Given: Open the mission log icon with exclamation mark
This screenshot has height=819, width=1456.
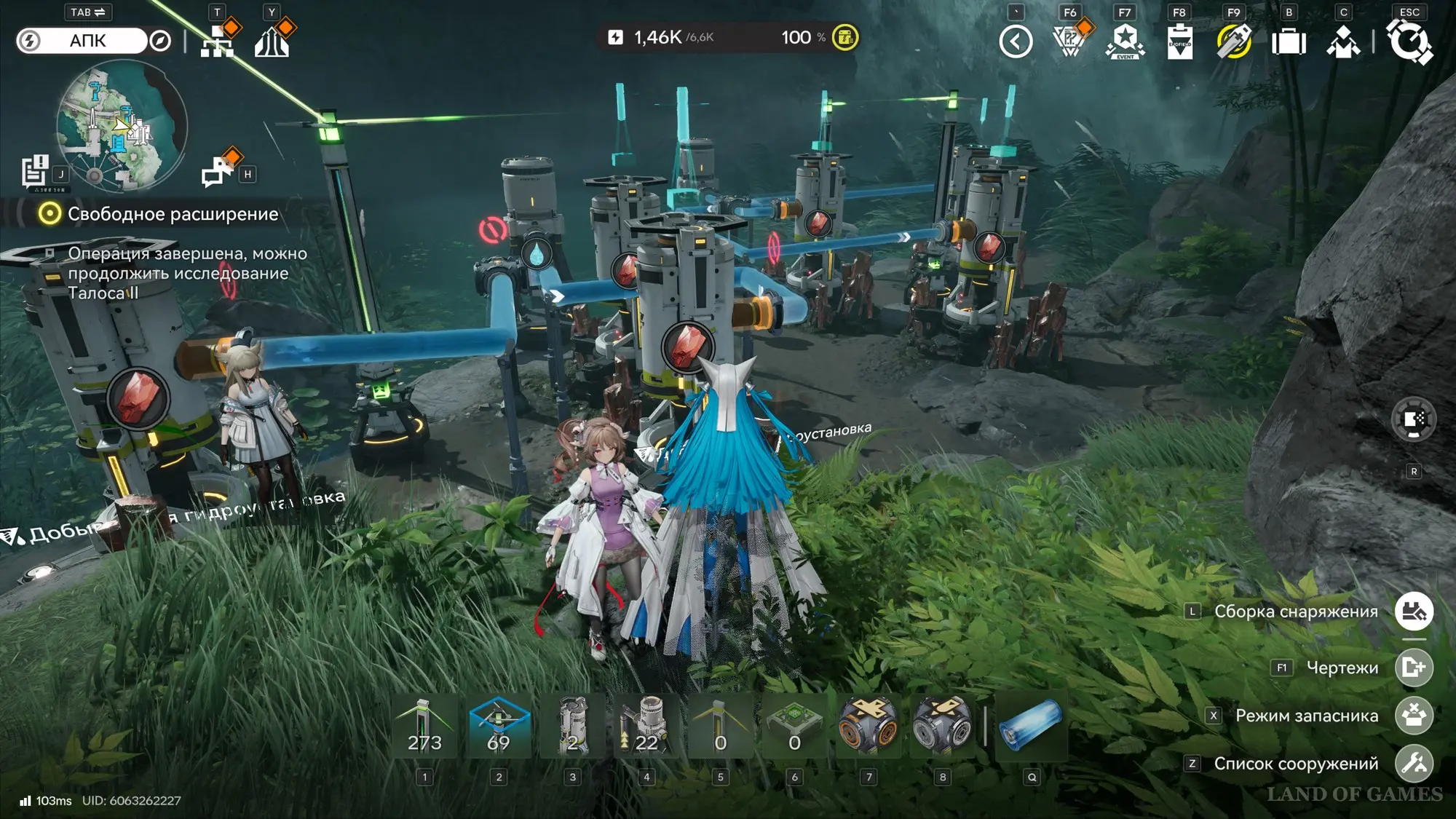Looking at the screenshot, I should [x=34, y=172].
